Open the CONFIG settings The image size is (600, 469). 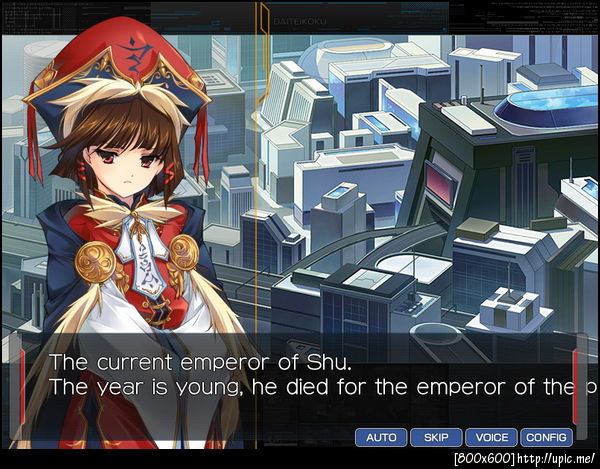546,437
